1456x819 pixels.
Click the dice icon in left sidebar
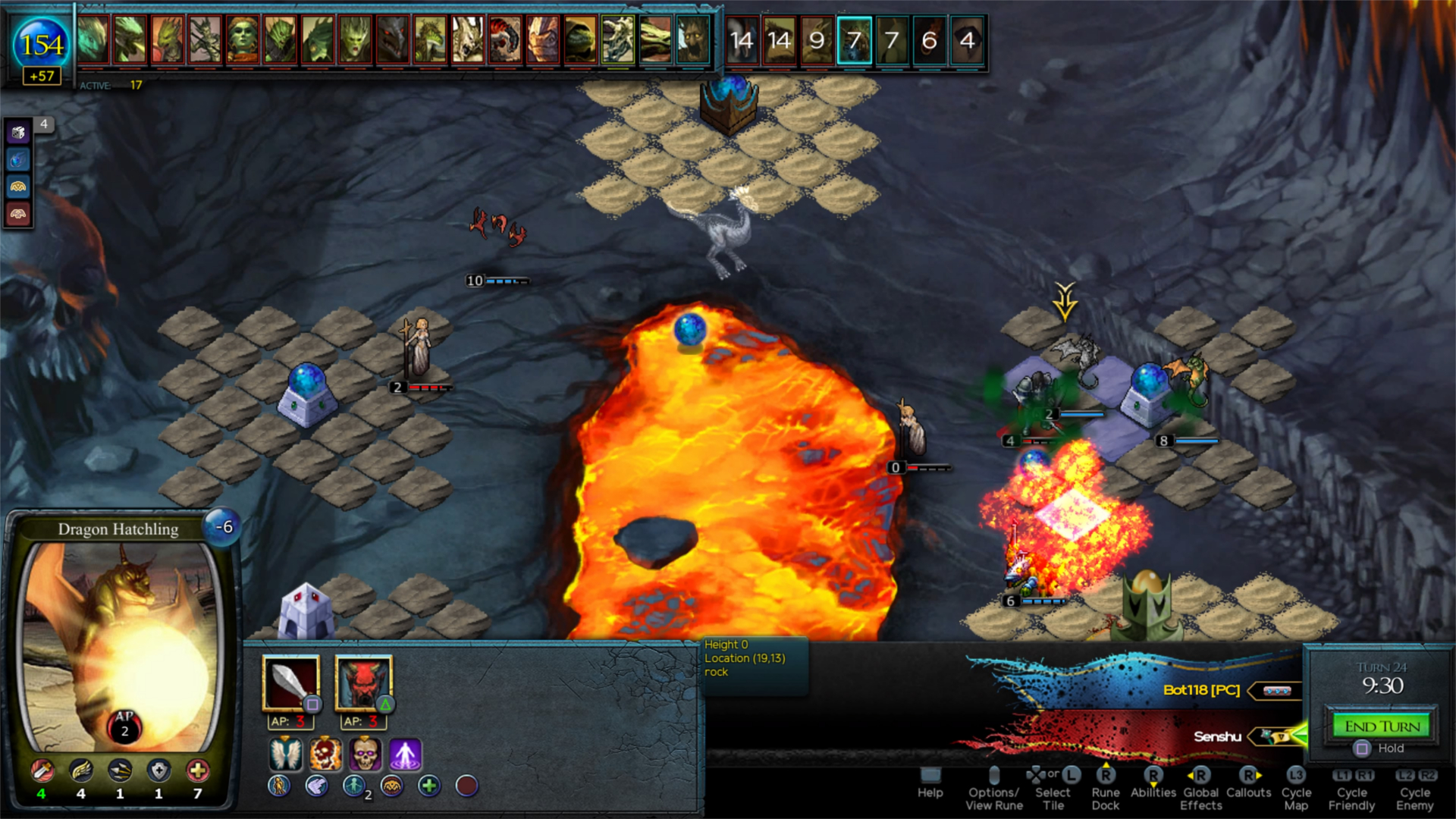pyautogui.click(x=17, y=131)
